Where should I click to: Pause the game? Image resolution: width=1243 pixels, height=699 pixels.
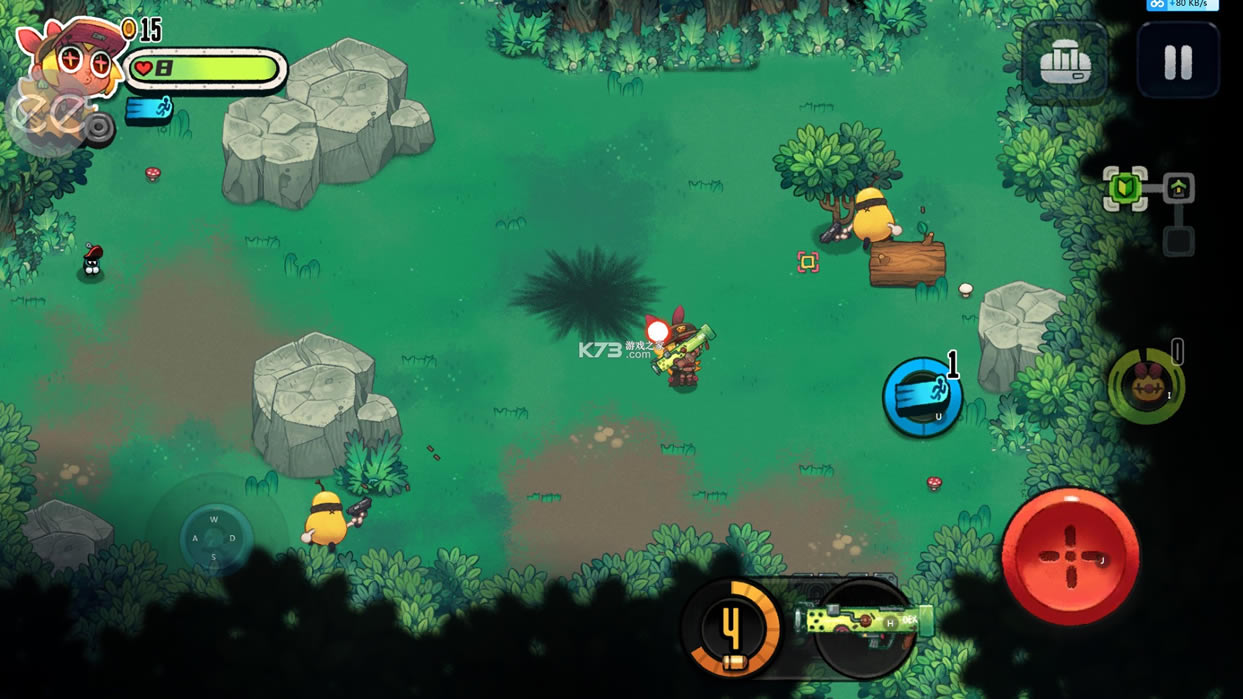(x=1178, y=62)
